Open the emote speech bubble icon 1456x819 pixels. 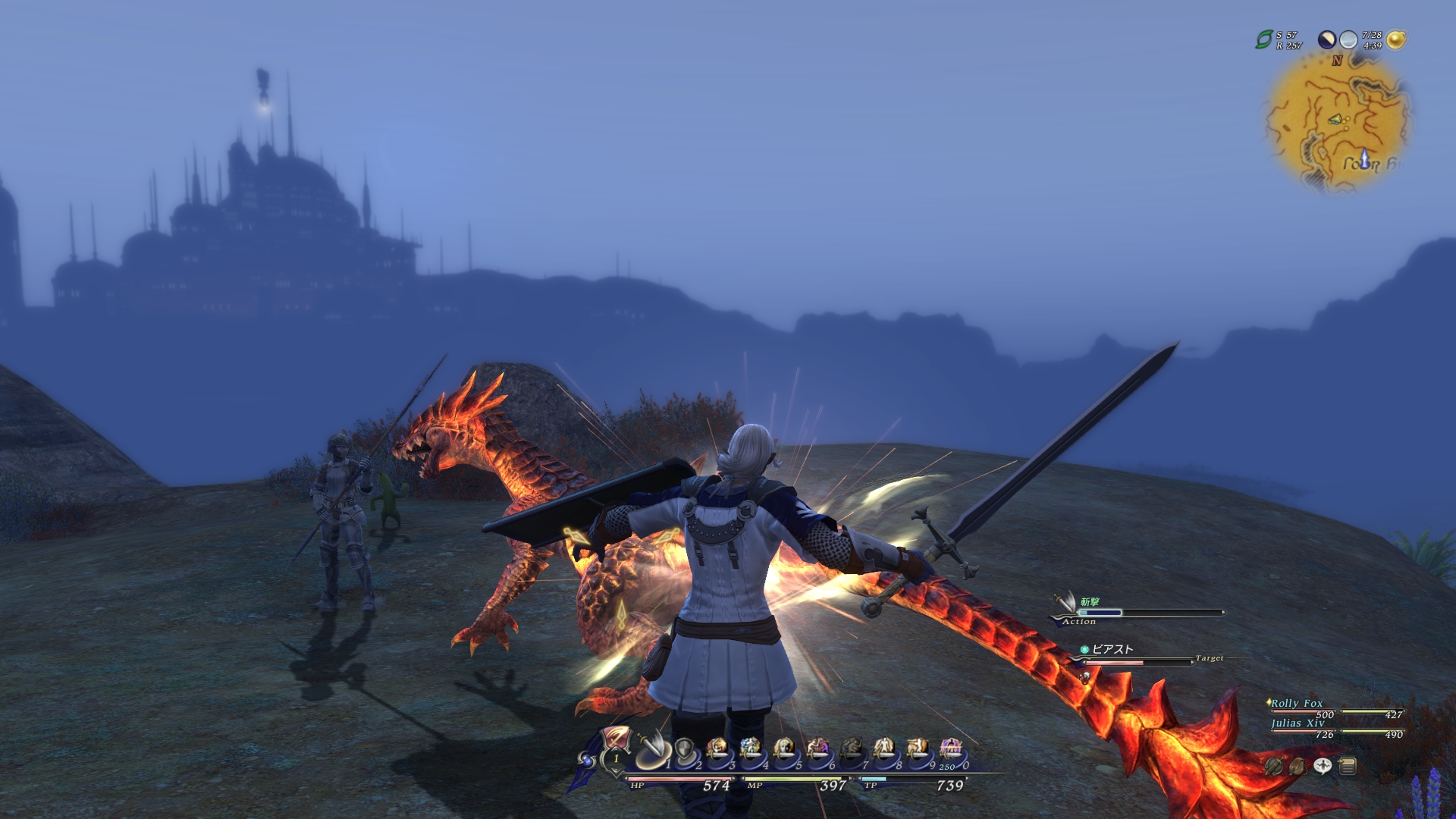coord(1323,766)
